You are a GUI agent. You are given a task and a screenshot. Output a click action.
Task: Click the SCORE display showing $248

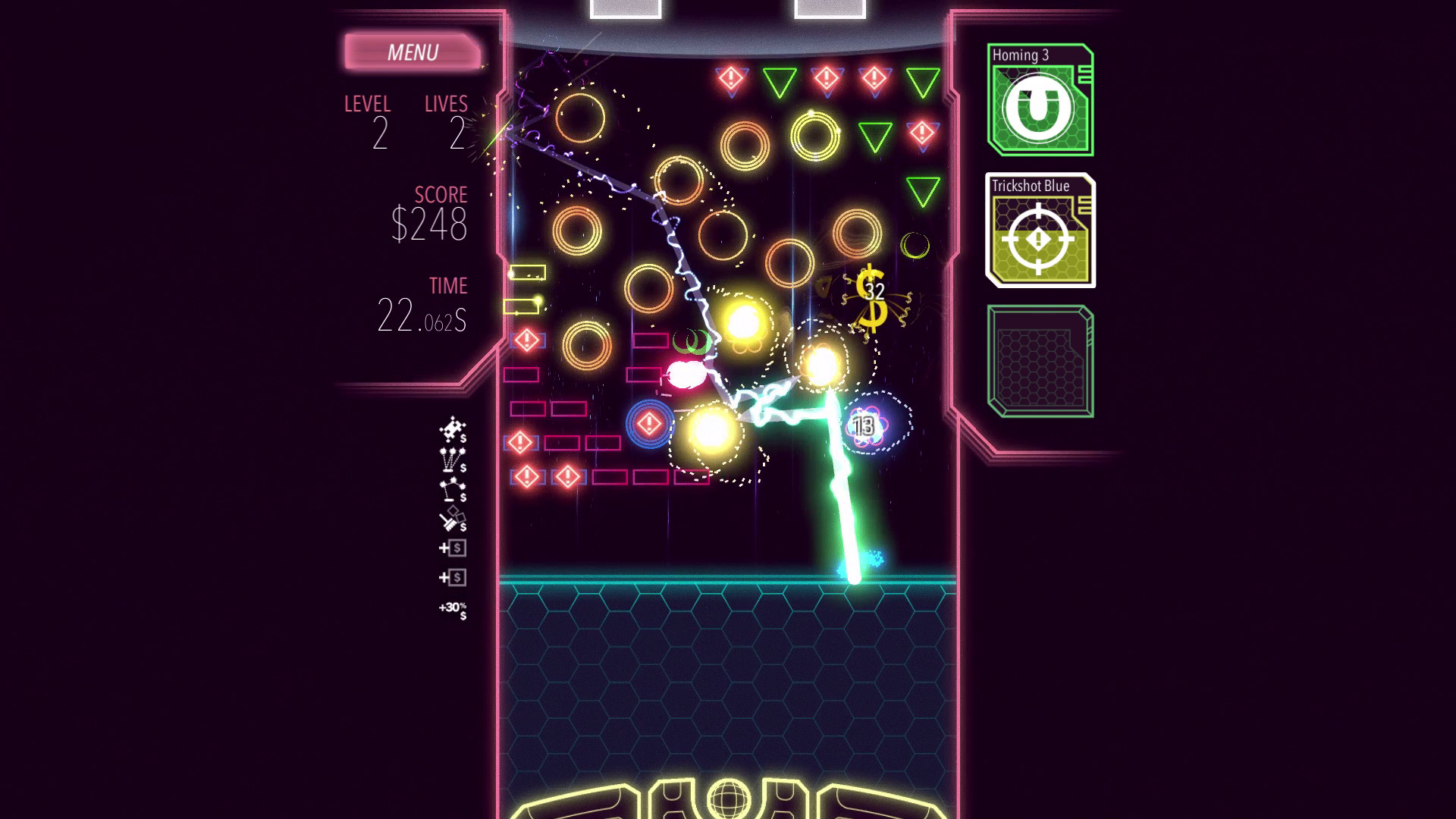click(429, 224)
